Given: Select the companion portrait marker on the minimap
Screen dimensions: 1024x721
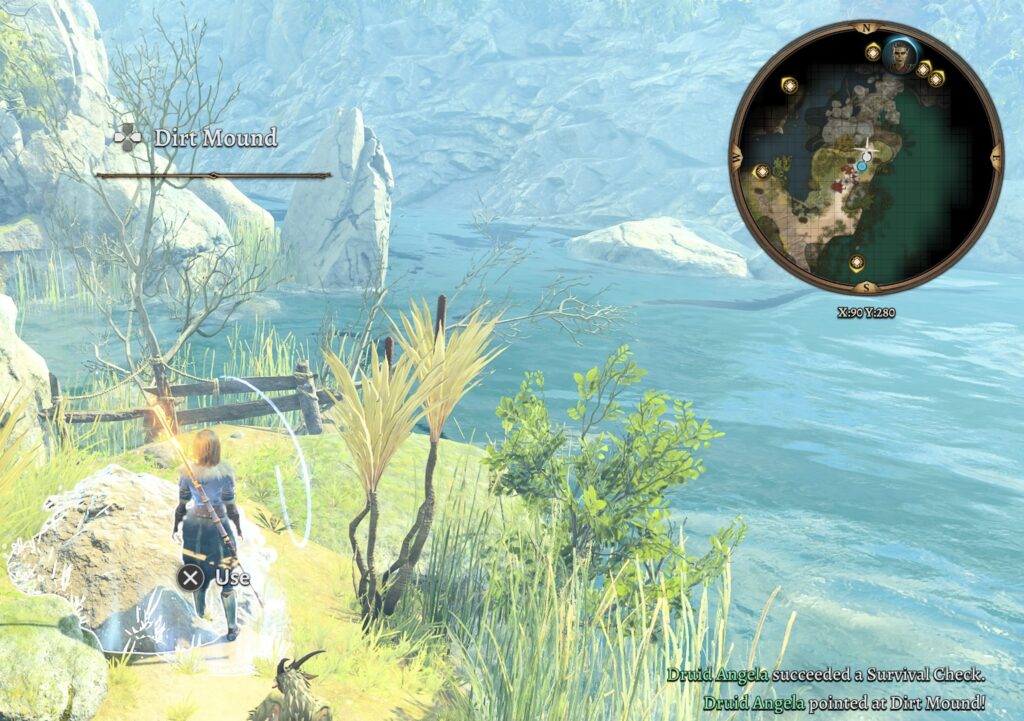Looking at the screenshot, I should 900,57.
